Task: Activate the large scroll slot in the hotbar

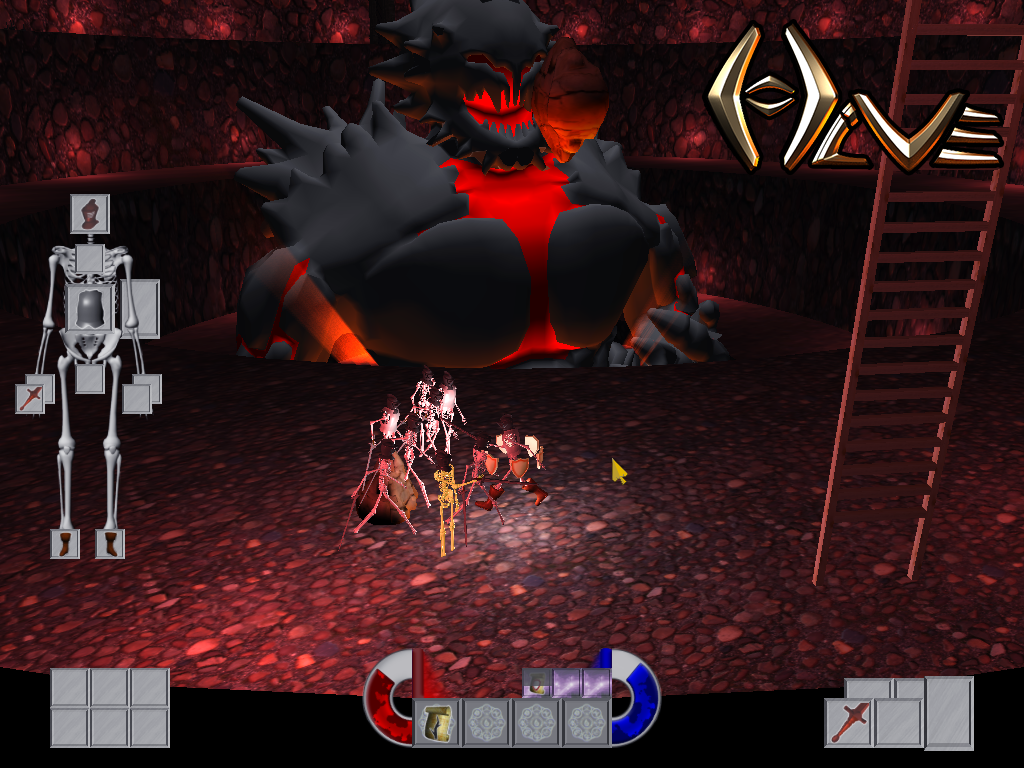Action: 437,723
